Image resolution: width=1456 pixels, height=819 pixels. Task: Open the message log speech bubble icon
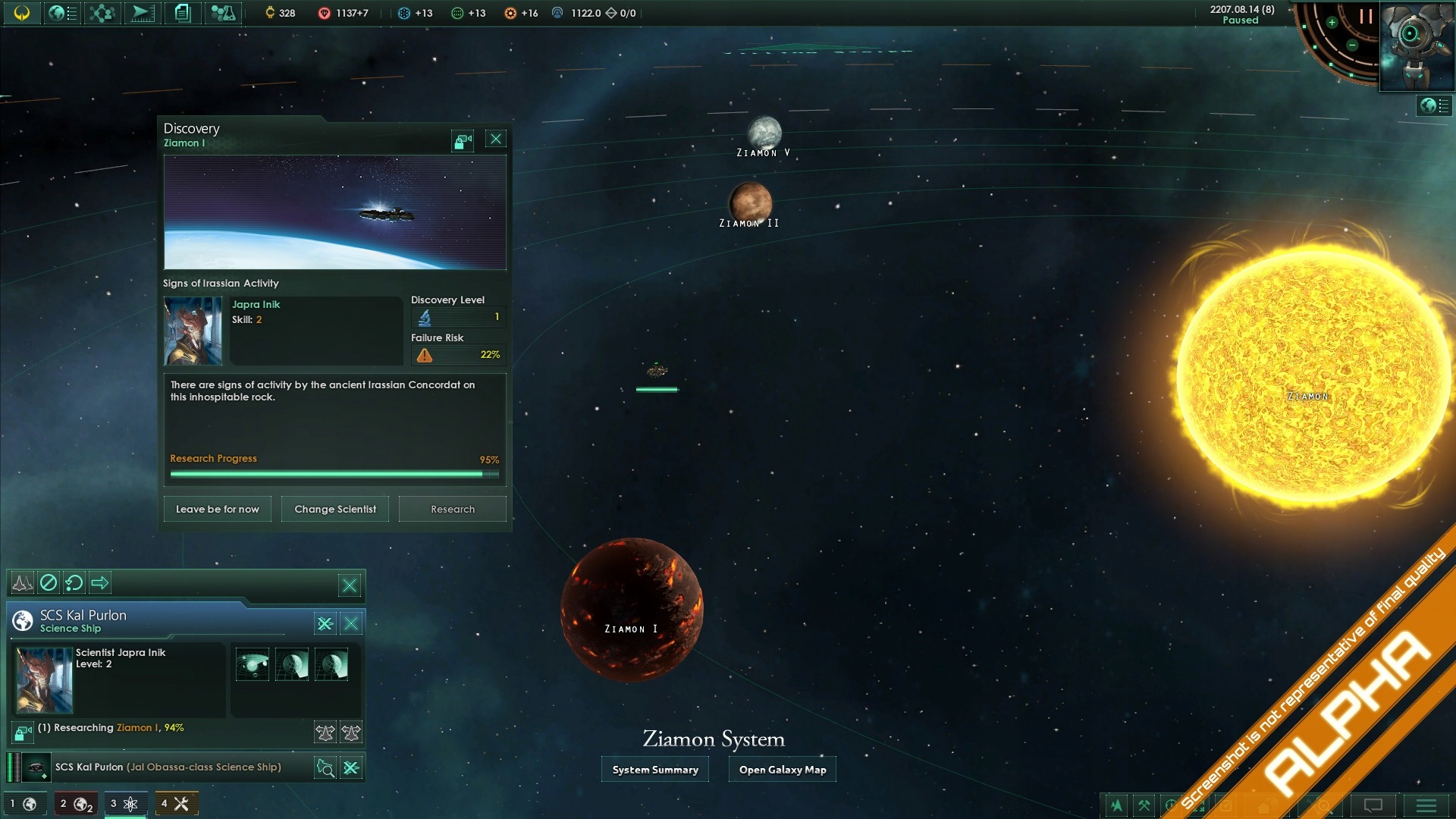pyautogui.click(x=1373, y=806)
